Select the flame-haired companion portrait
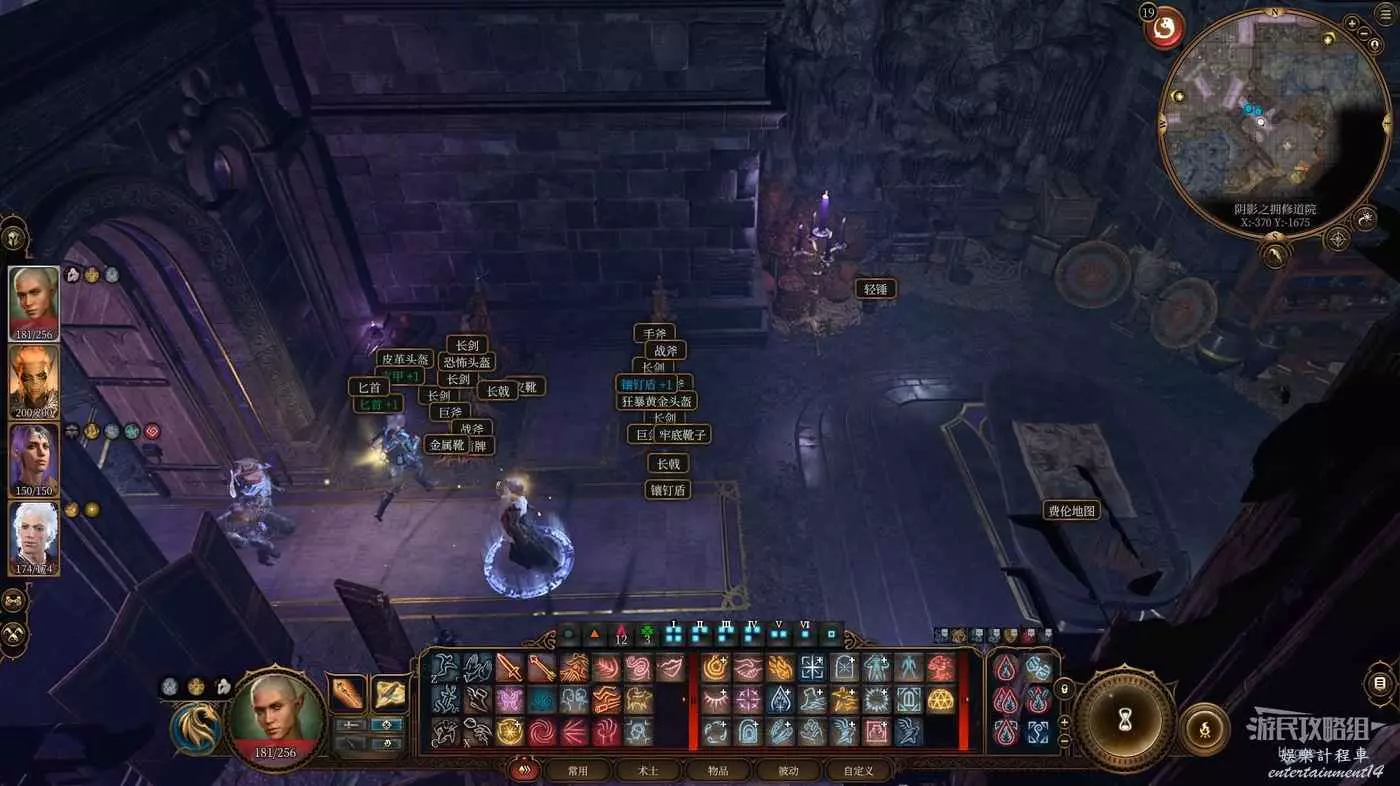1400x786 pixels. (34, 381)
